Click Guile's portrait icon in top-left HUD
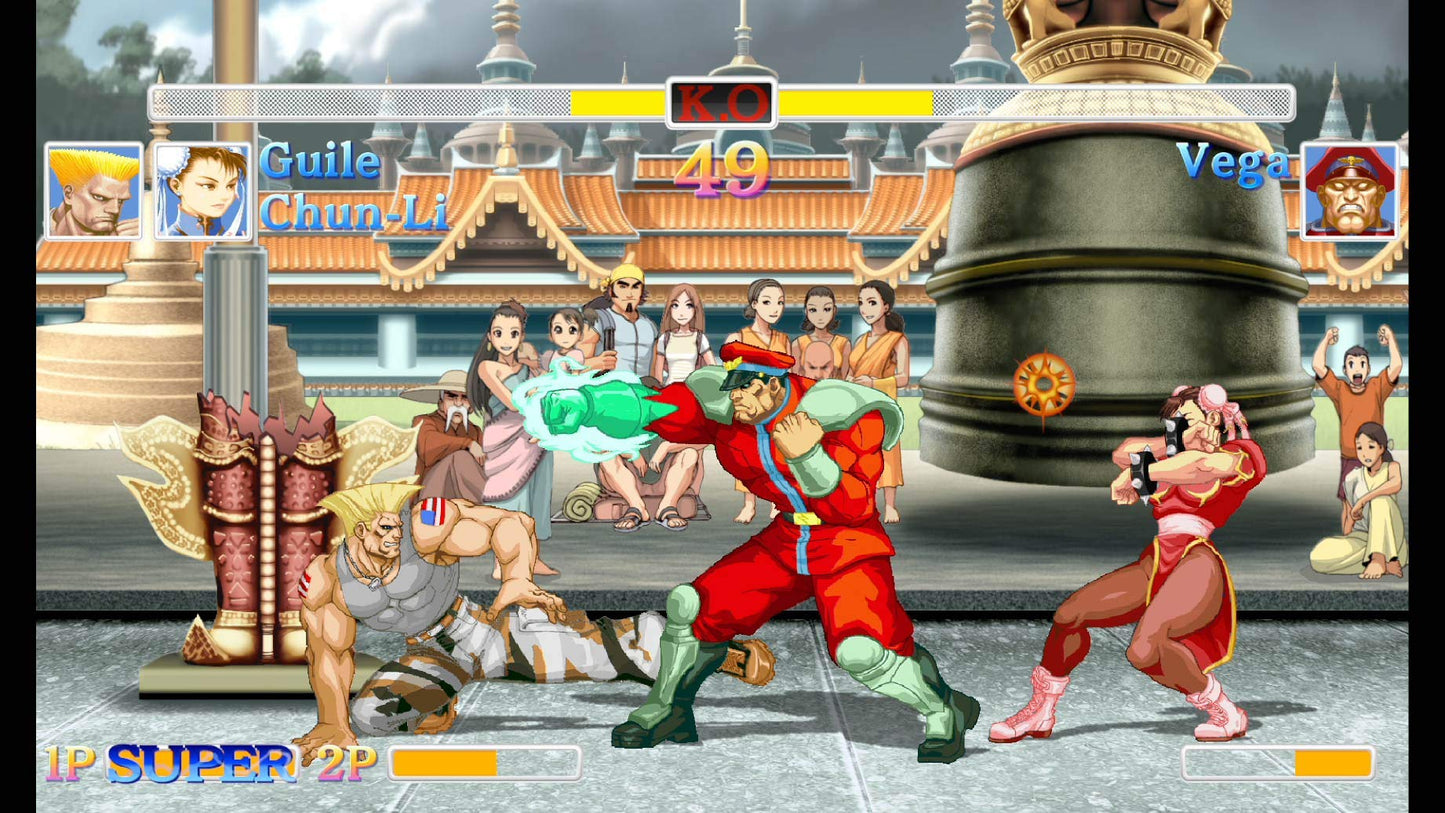Screen dimensions: 1445x813 pos(95,190)
